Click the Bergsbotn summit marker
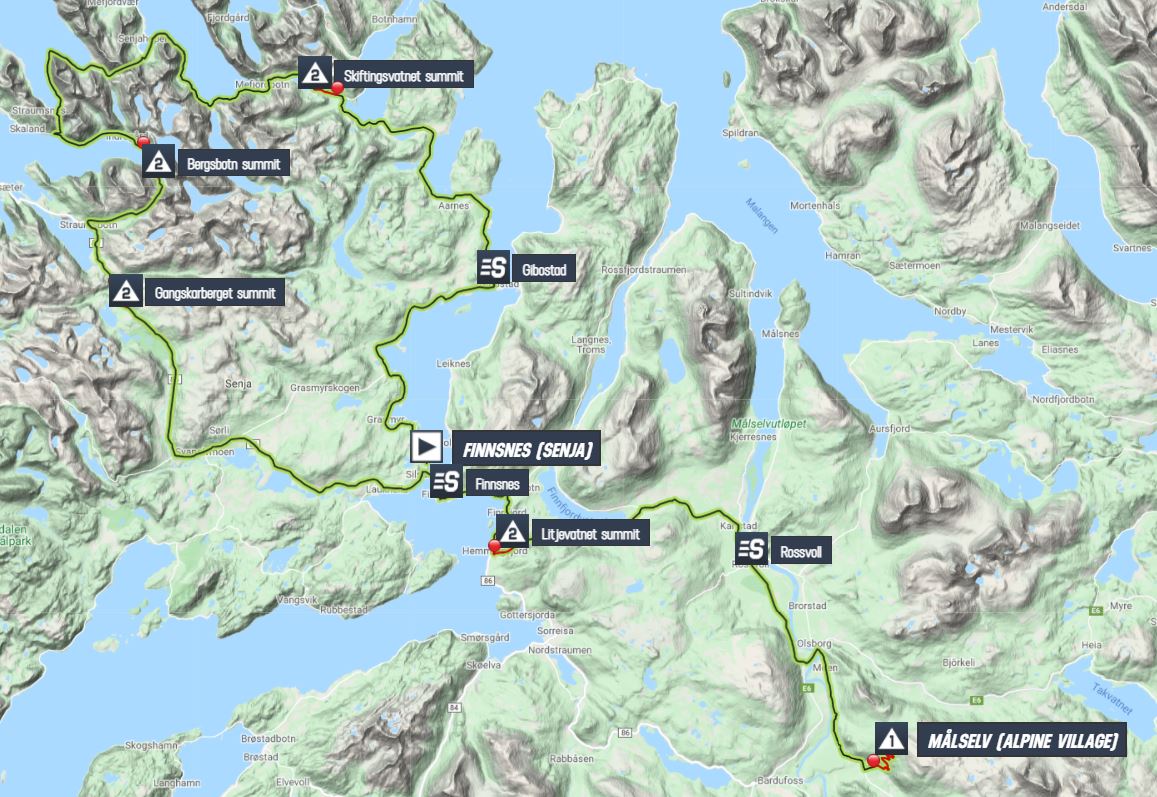 coord(158,163)
